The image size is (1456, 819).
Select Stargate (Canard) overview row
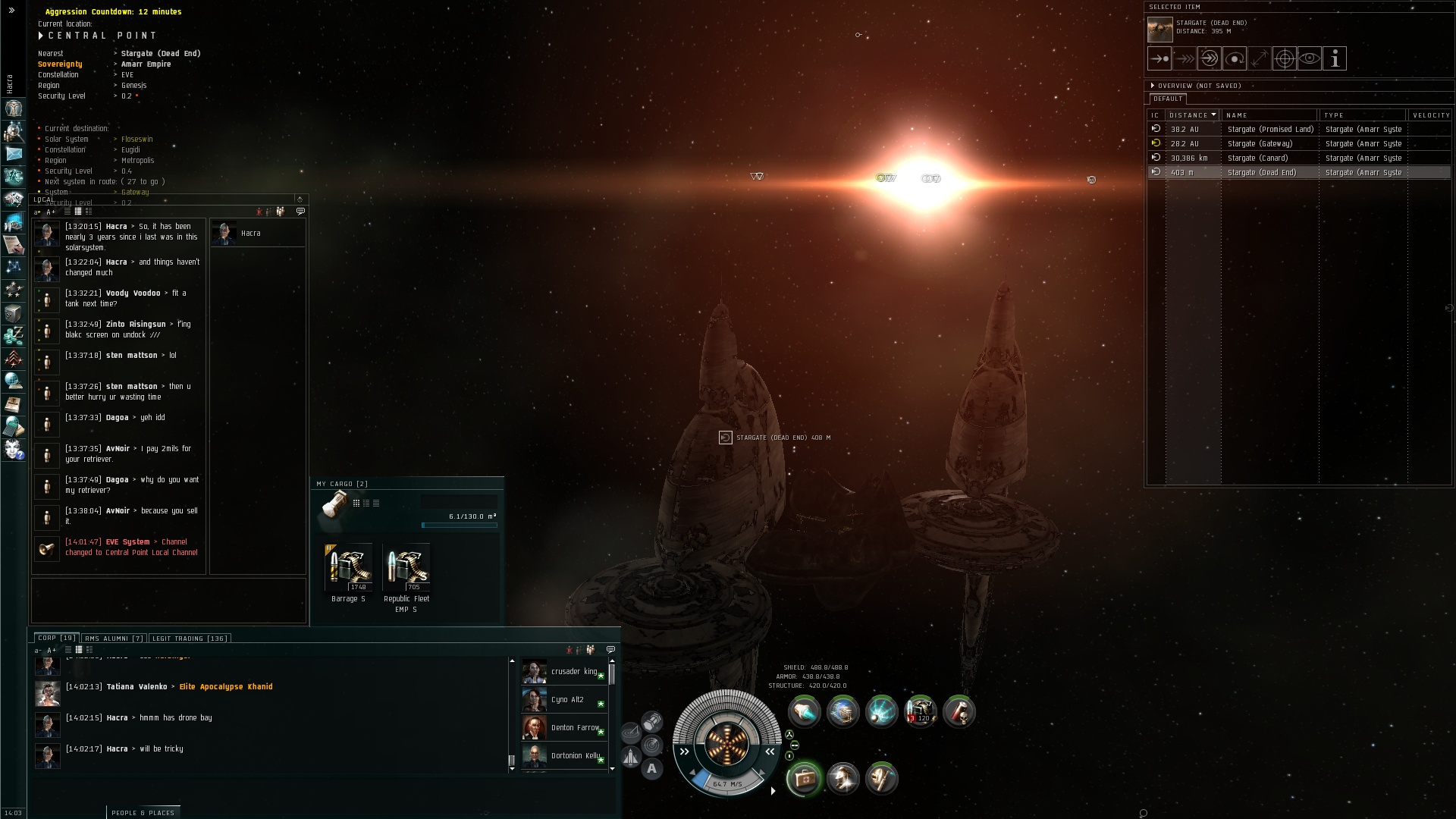click(1257, 158)
